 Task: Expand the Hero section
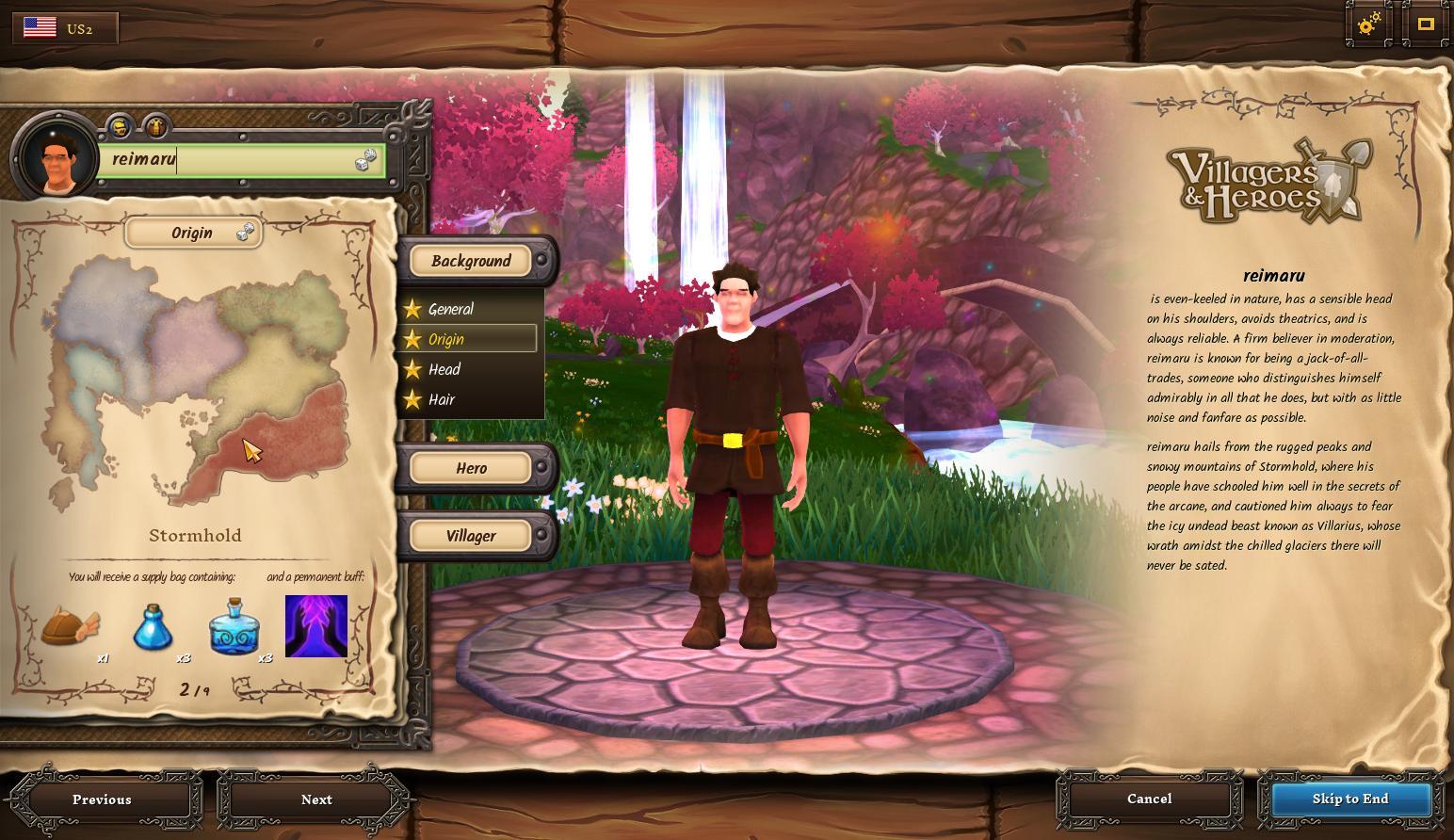(x=470, y=467)
